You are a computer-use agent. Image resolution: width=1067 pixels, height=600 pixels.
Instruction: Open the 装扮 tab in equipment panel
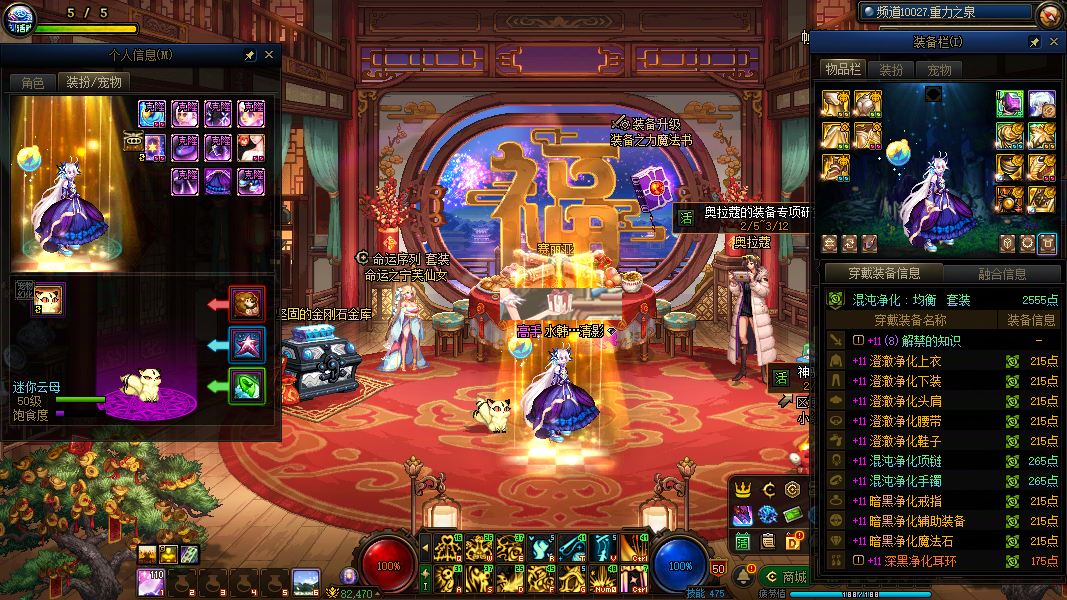(891, 70)
